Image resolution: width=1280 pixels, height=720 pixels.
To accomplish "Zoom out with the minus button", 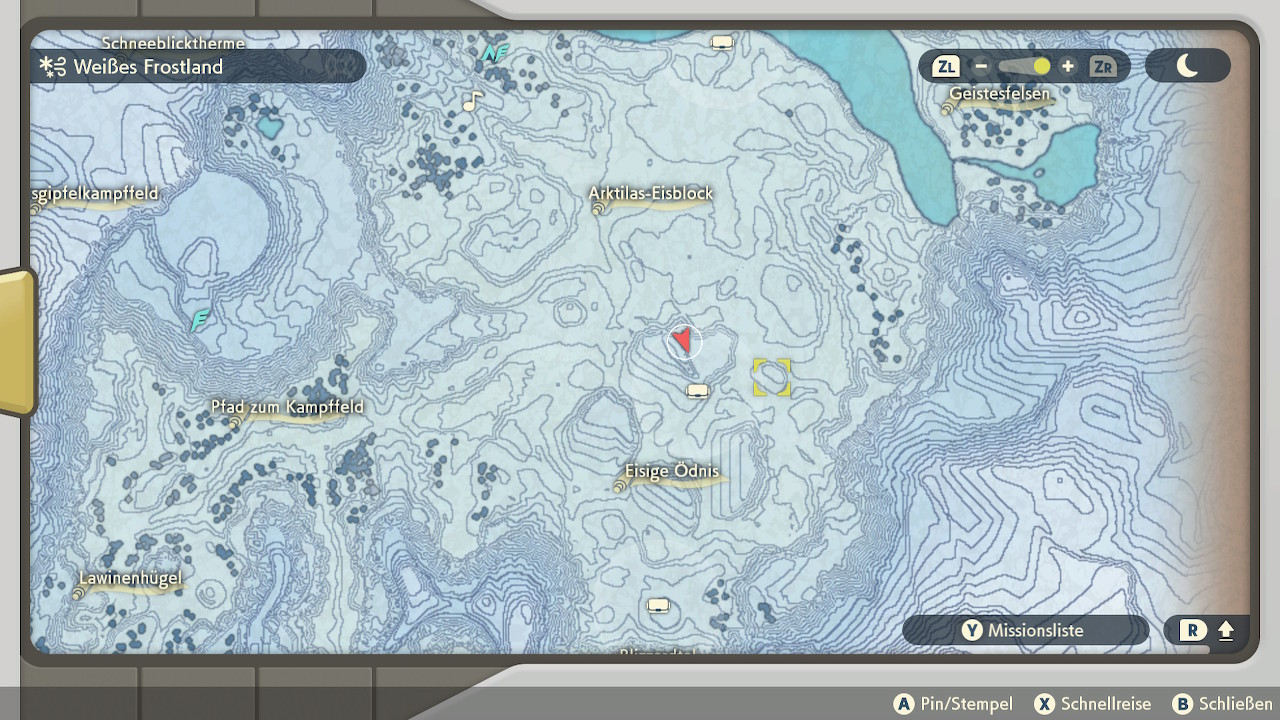I will 981,67.
